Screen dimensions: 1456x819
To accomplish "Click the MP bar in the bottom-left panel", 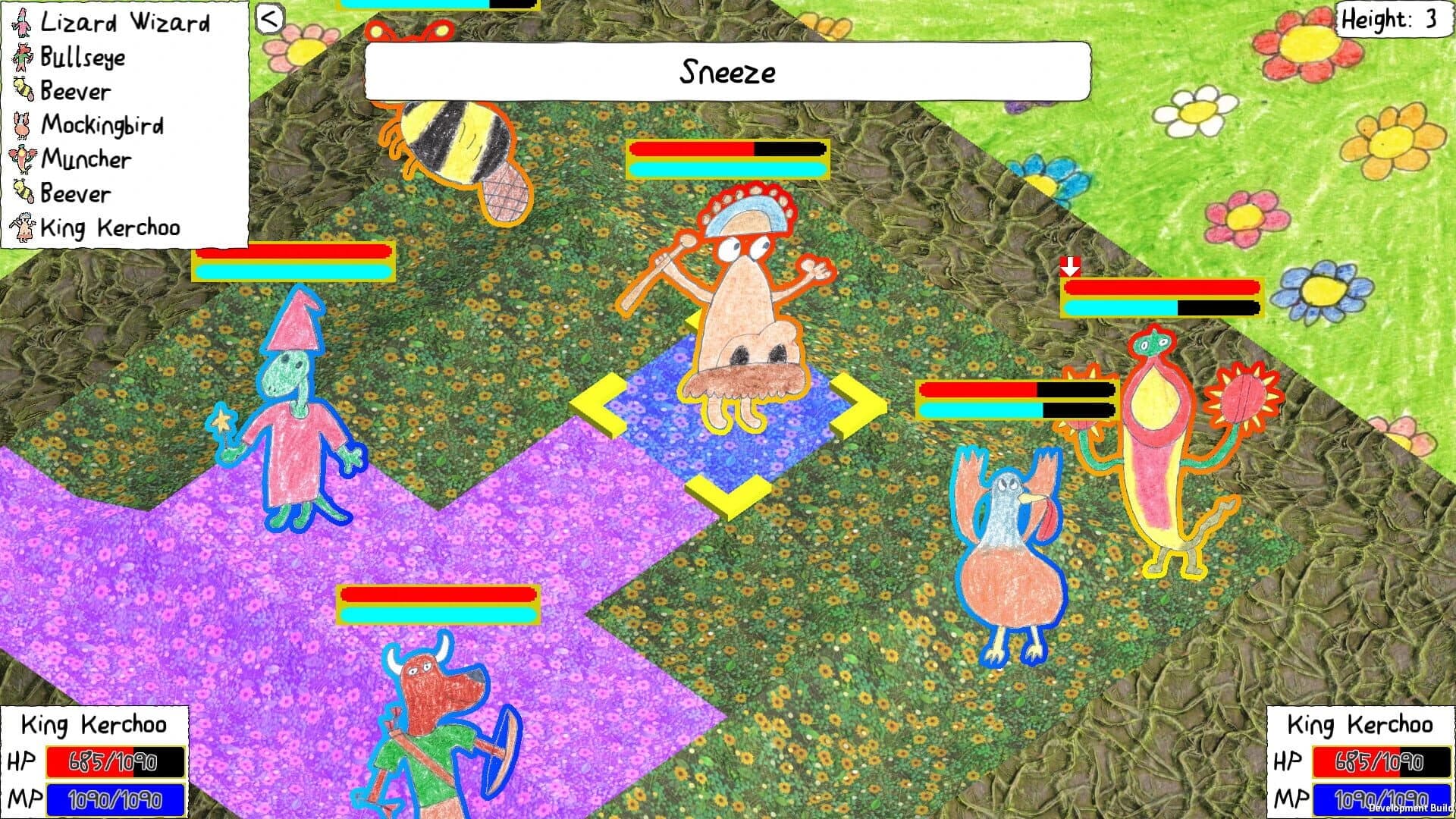I will click(114, 799).
